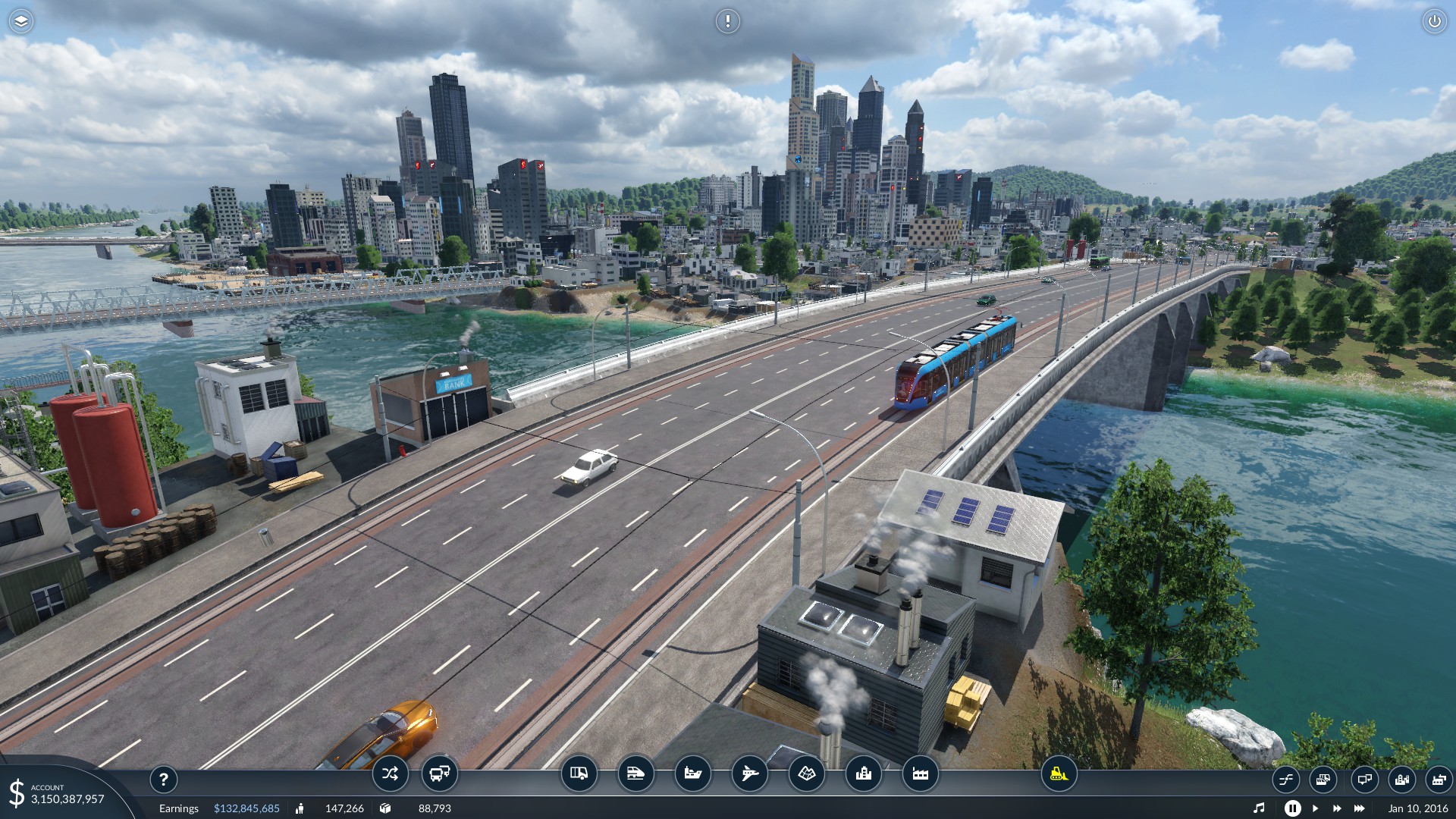Activate the yellow bulldozer tool
Viewport: 1456px width, 819px height.
(x=1059, y=773)
